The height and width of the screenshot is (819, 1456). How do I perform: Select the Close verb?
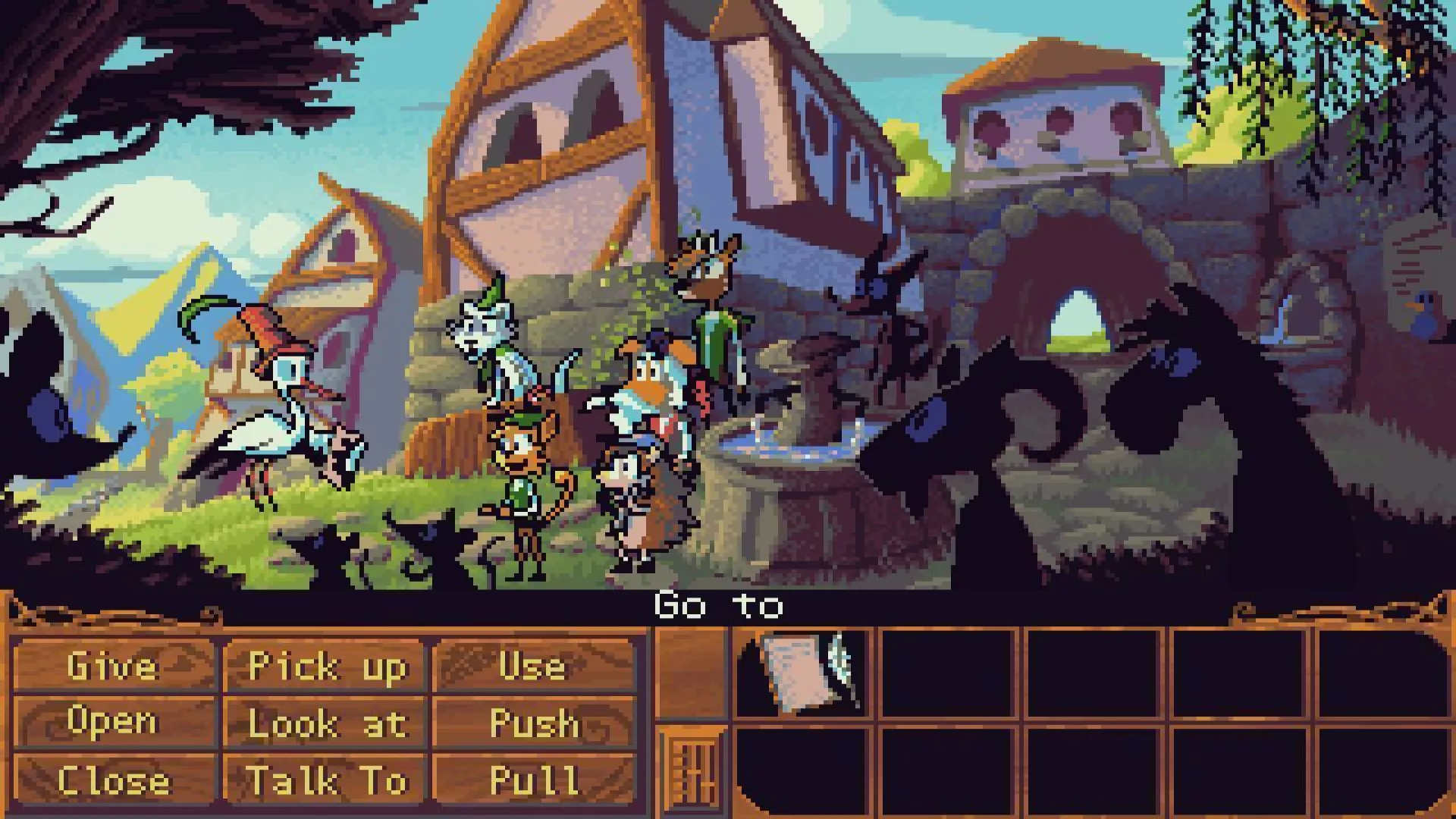114,780
